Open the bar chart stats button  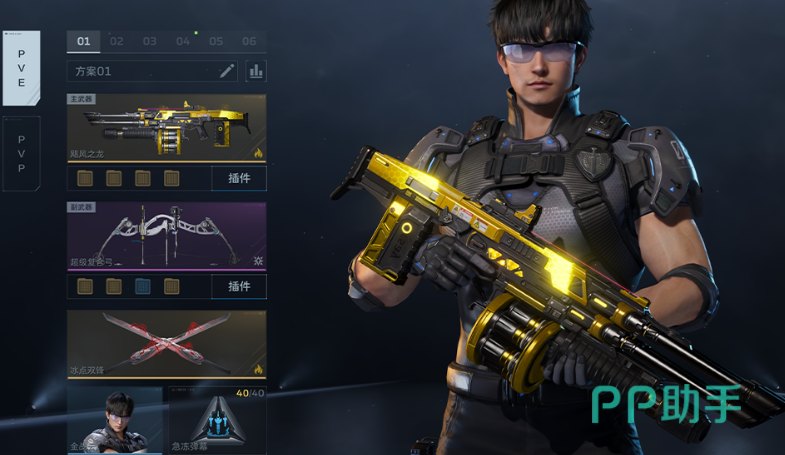click(256, 71)
